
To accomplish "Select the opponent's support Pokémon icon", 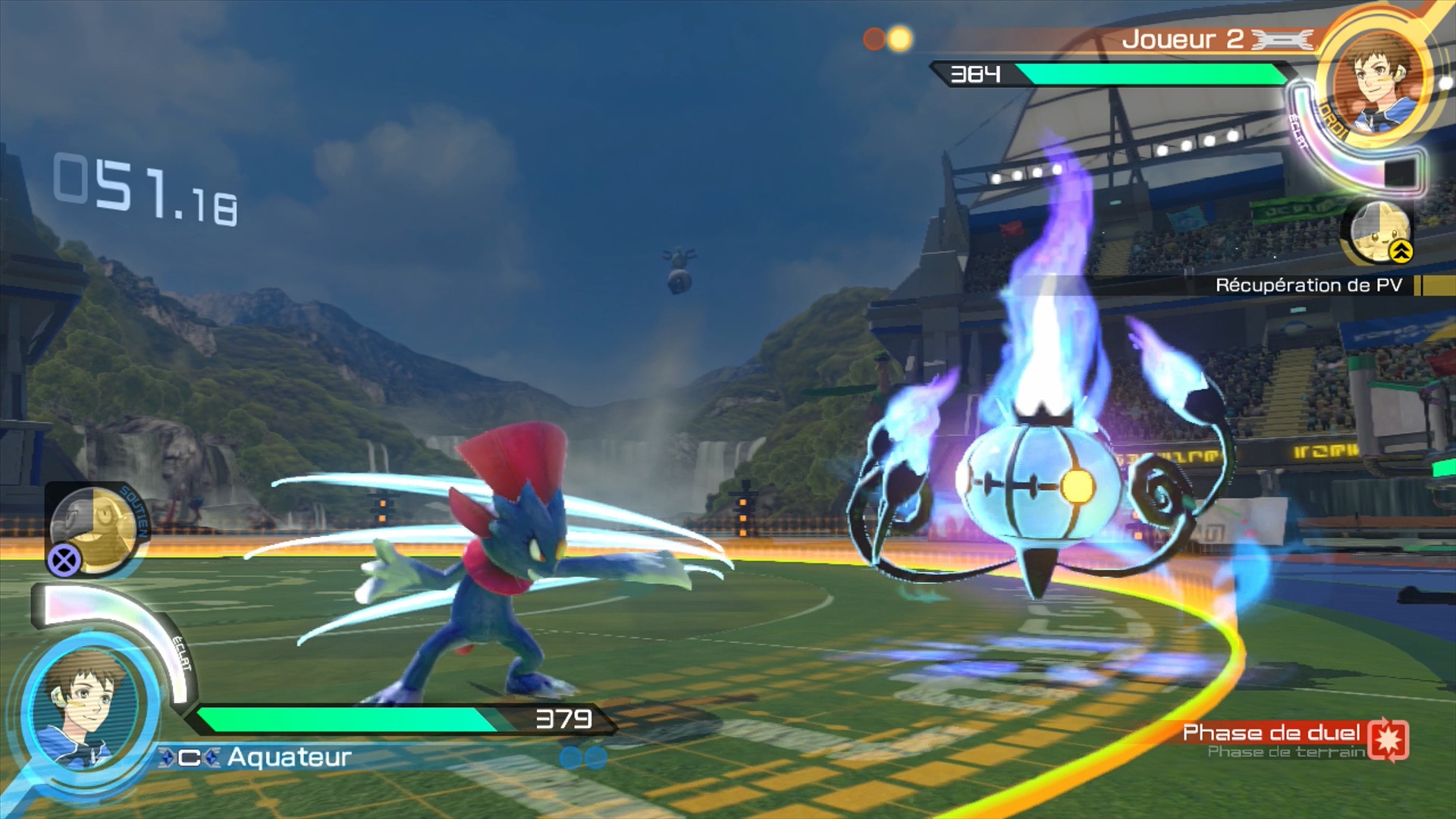I will click(1379, 231).
